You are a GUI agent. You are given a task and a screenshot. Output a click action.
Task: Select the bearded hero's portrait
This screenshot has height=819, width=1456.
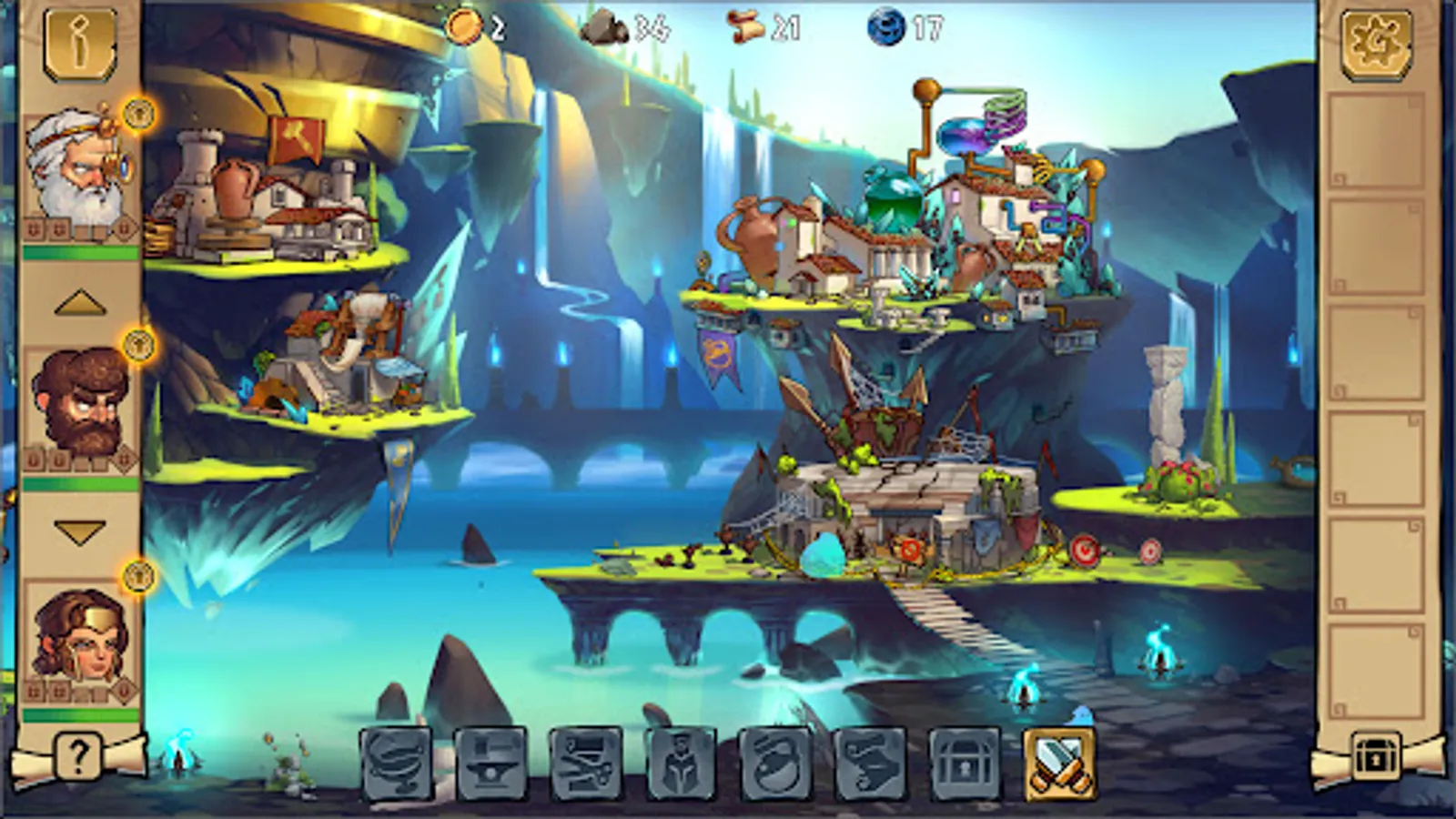click(77, 400)
